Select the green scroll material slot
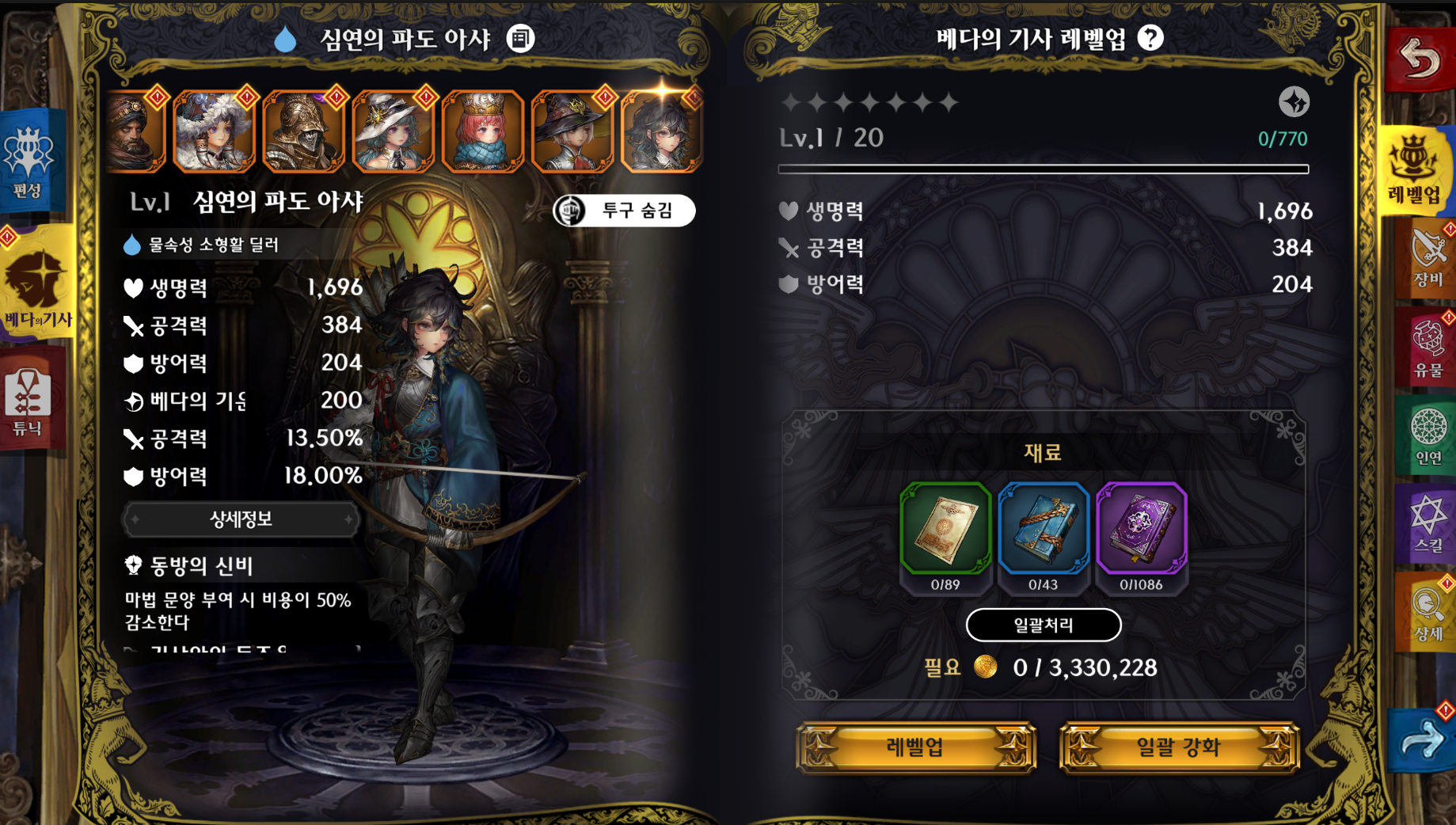1456x825 pixels. click(x=945, y=529)
